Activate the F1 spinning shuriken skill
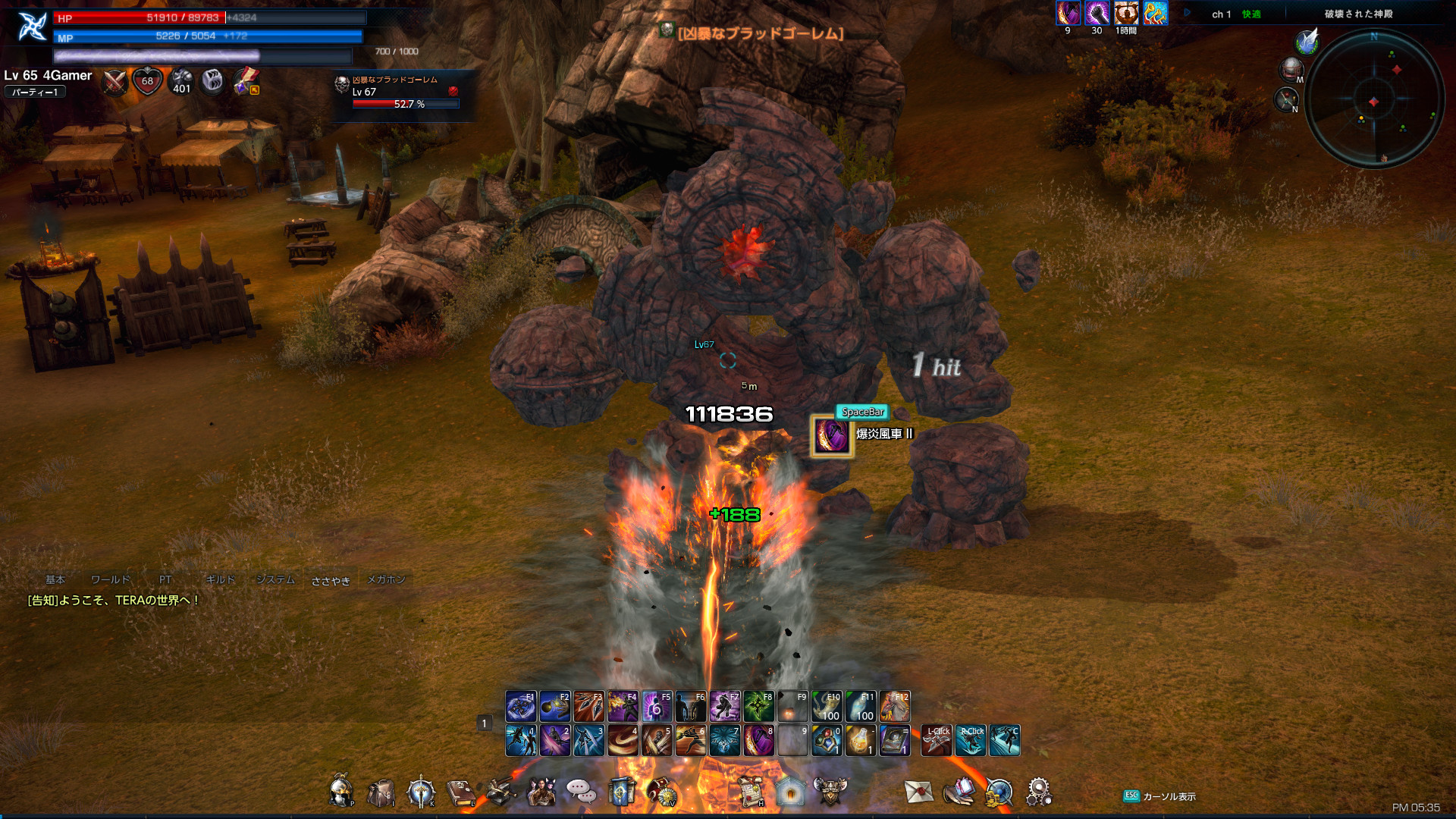Screen dimensions: 1456x819 point(521,707)
